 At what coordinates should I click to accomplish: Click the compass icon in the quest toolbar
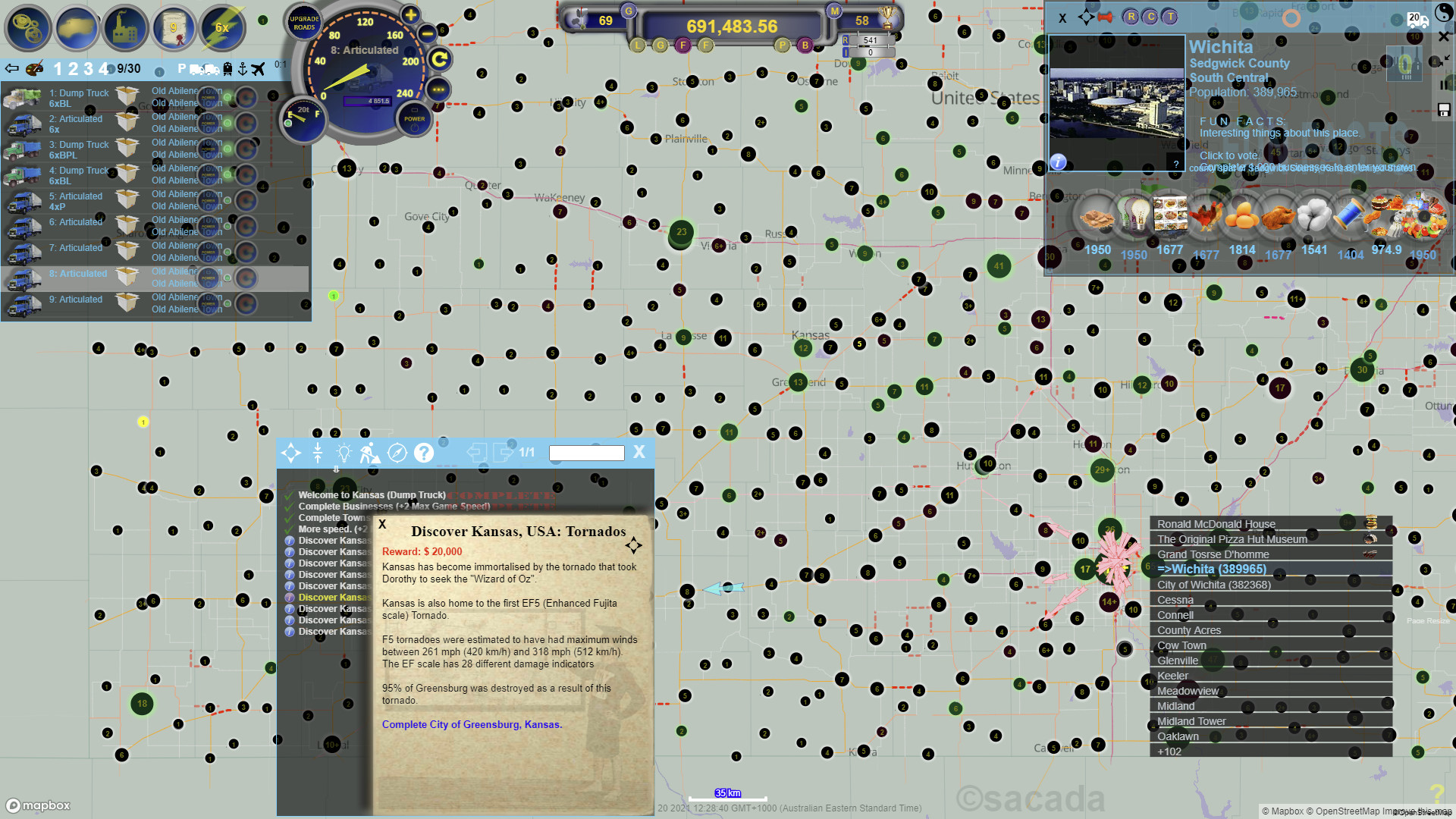[397, 453]
